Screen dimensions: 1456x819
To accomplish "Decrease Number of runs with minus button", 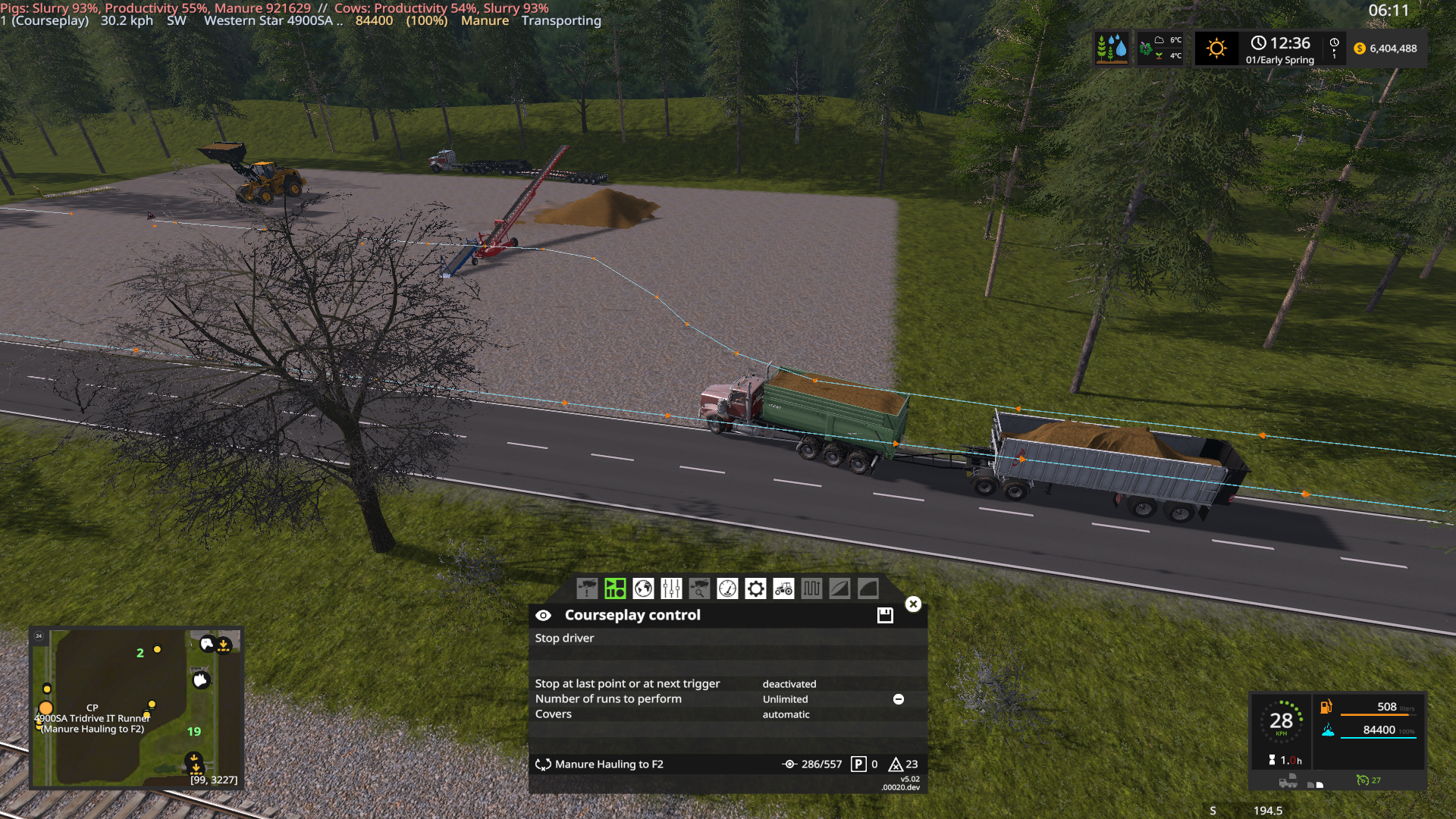I will pos(898,698).
